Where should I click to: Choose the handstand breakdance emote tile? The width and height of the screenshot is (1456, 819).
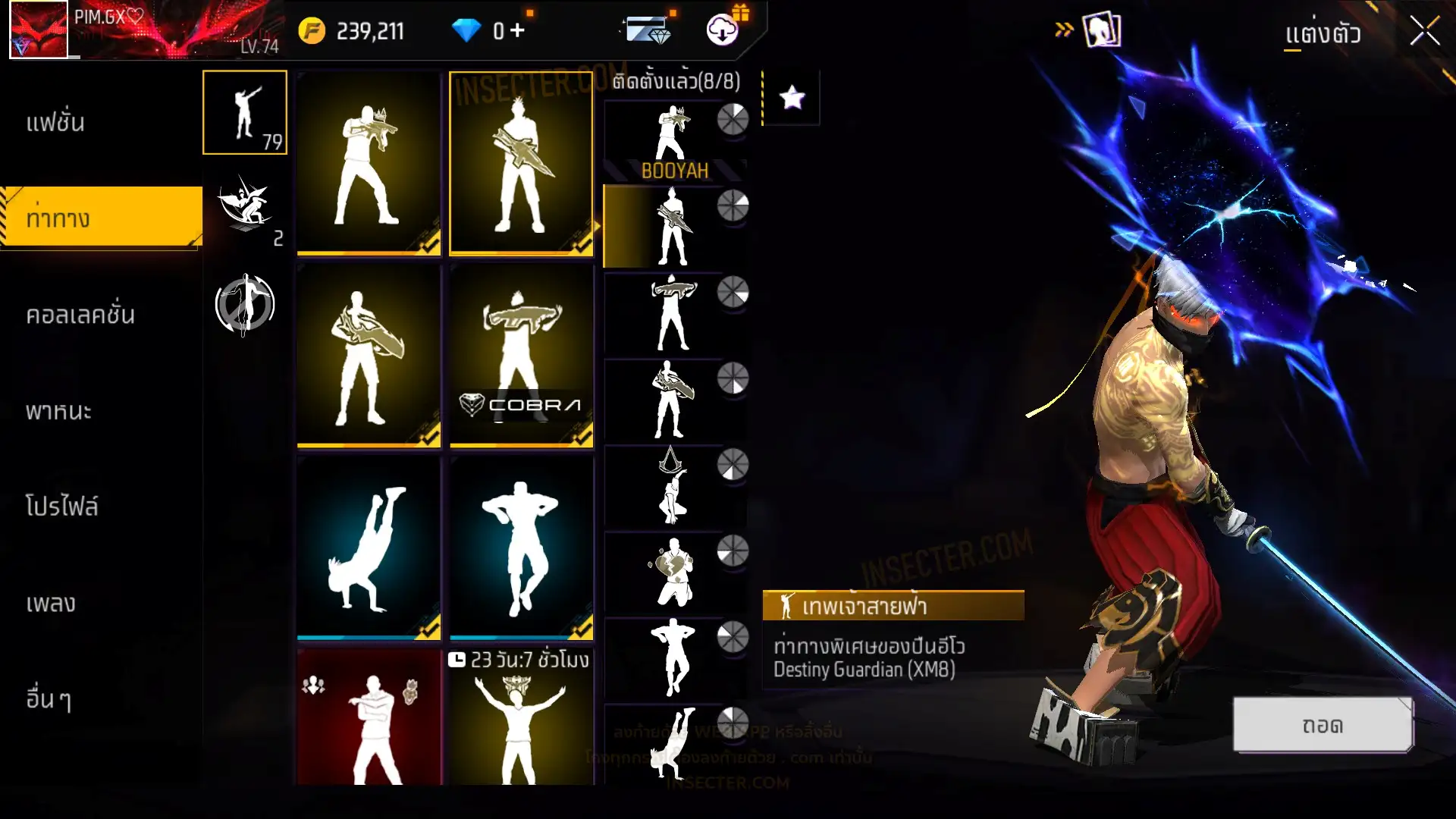pos(369,548)
